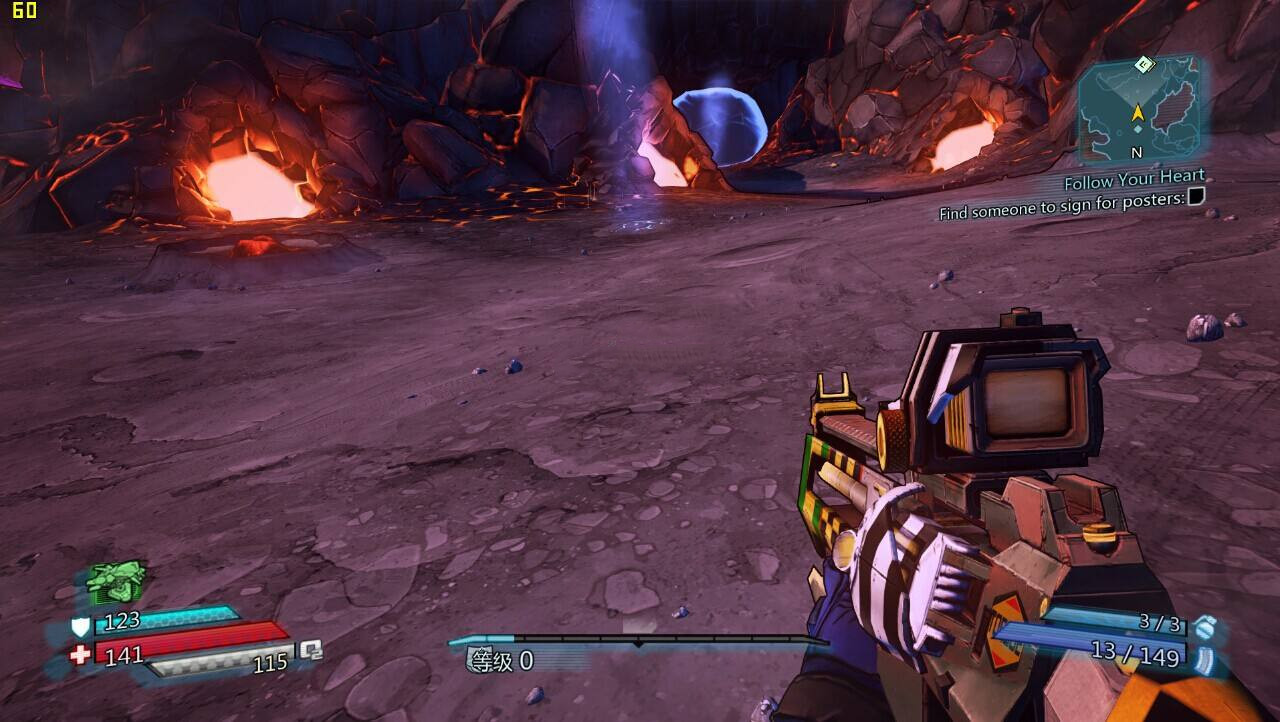Tick the sign for posters objective checkbox
The image size is (1280, 722).
pos(1195,197)
